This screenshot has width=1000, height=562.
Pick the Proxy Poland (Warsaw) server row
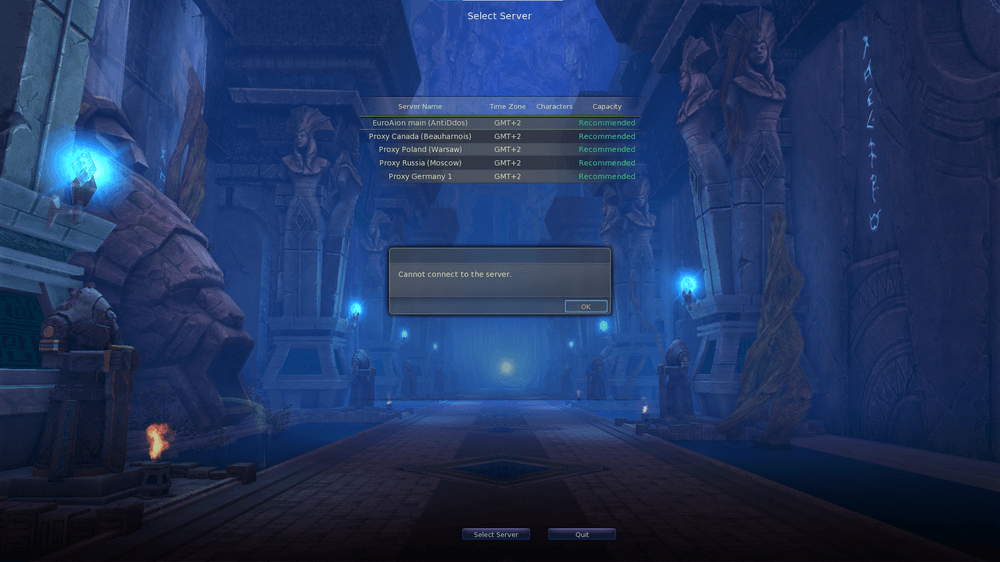420,150
